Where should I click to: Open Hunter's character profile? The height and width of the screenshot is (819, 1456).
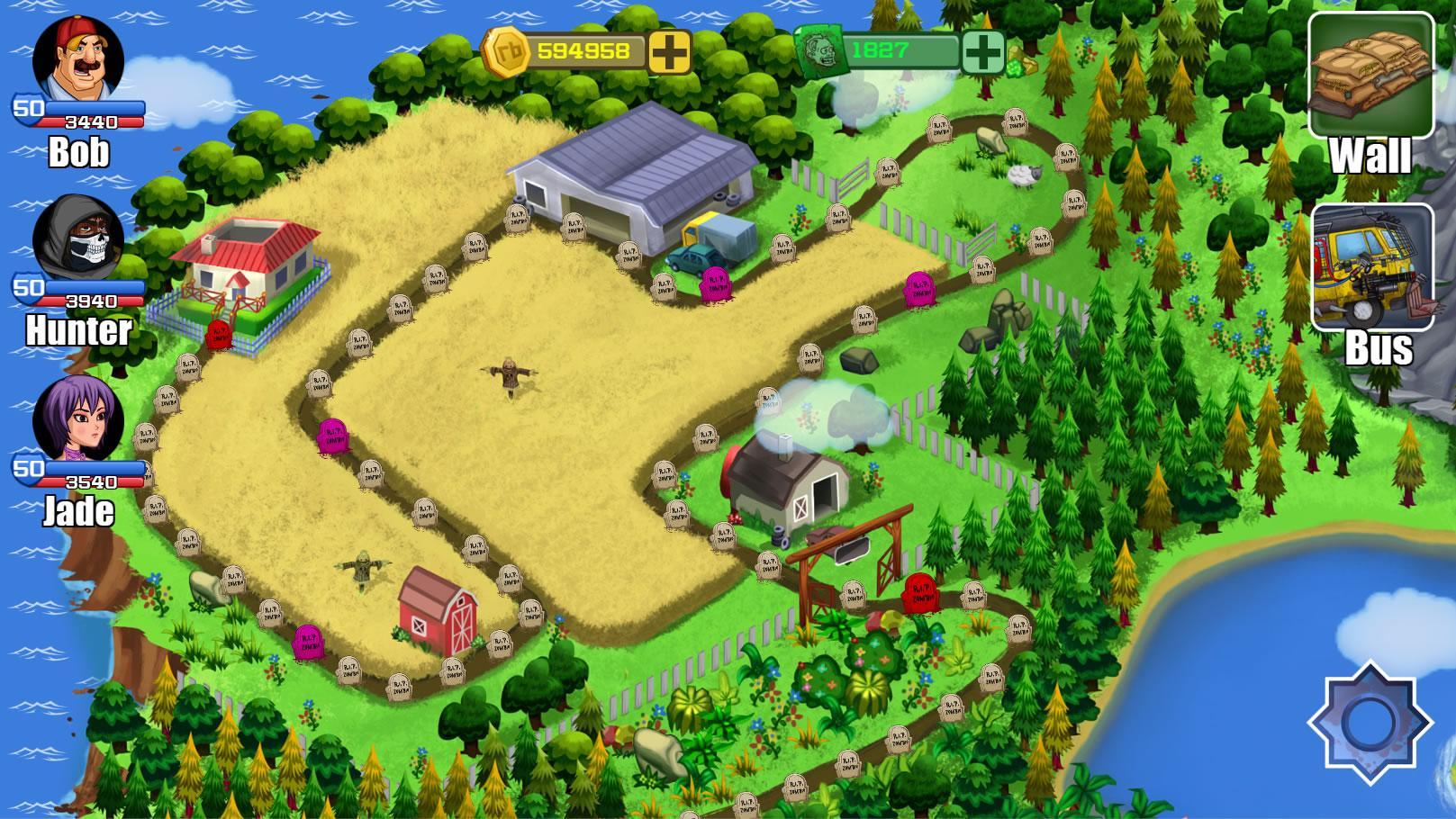[x=77, y=238]
